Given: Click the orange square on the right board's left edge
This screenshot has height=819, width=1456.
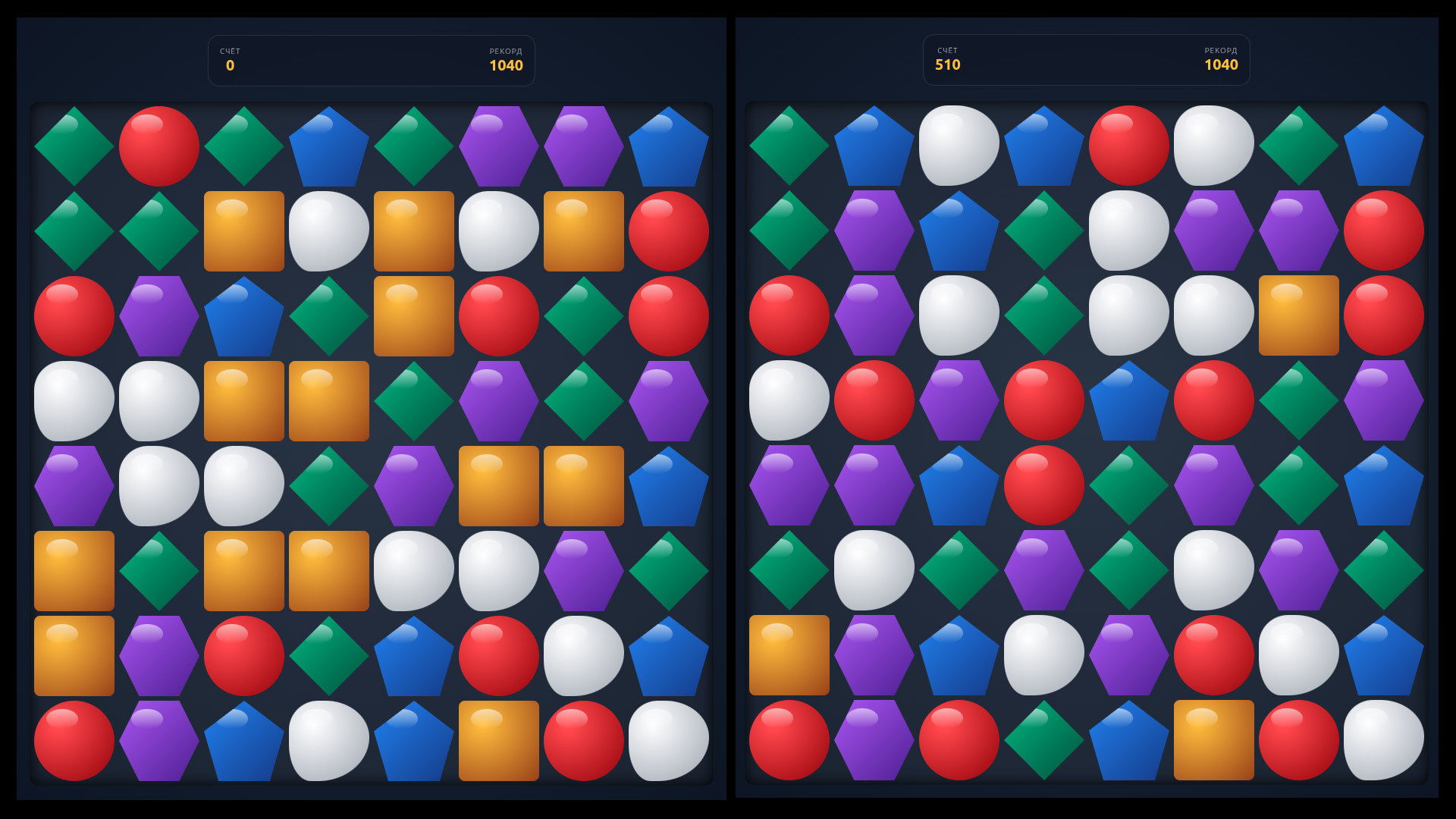Looking at the screenshot, I should [789, 655].
